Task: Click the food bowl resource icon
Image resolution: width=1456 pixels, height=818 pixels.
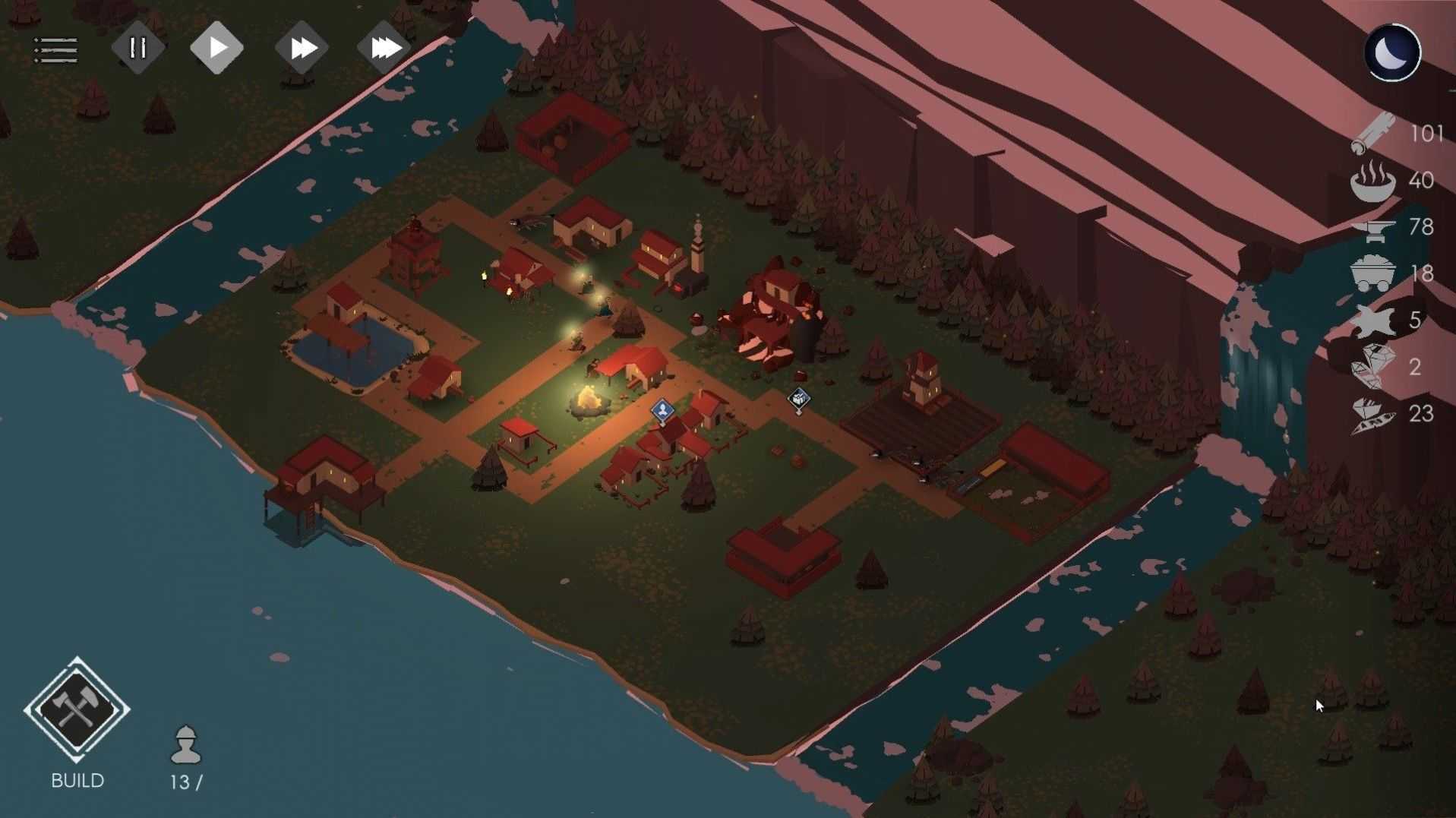Action: [x=1373, y=181]
